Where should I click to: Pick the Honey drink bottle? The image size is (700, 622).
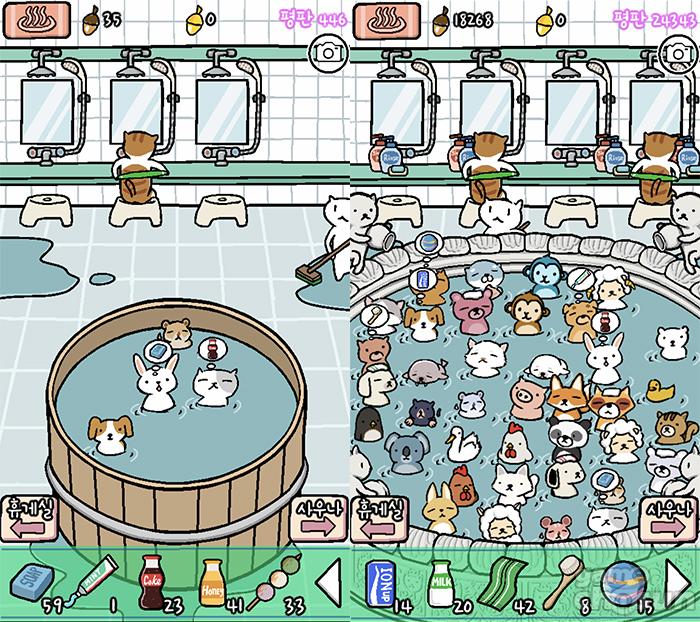pos(211,580)
